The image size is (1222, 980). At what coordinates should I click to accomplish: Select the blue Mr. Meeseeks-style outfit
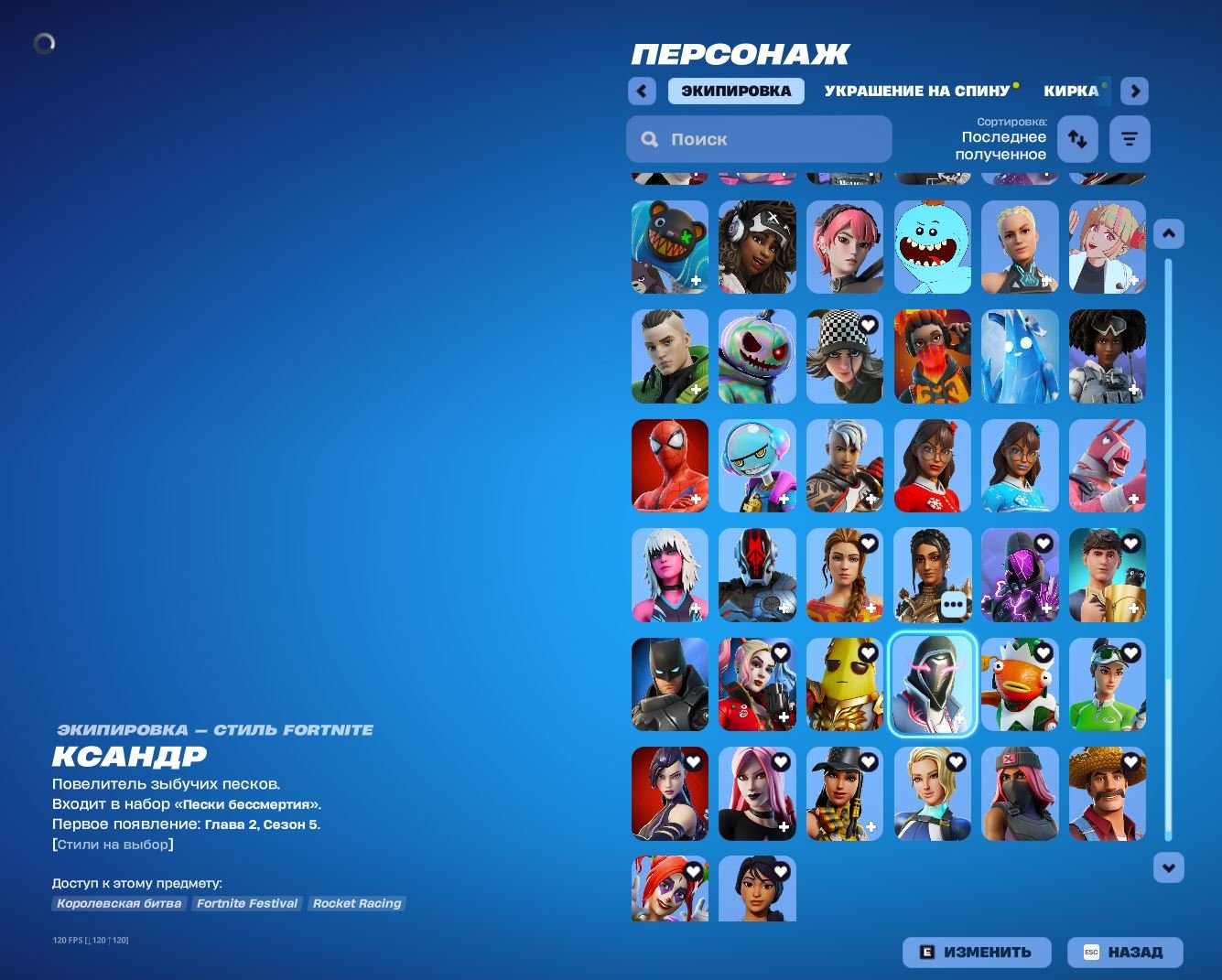coord(932,247)
